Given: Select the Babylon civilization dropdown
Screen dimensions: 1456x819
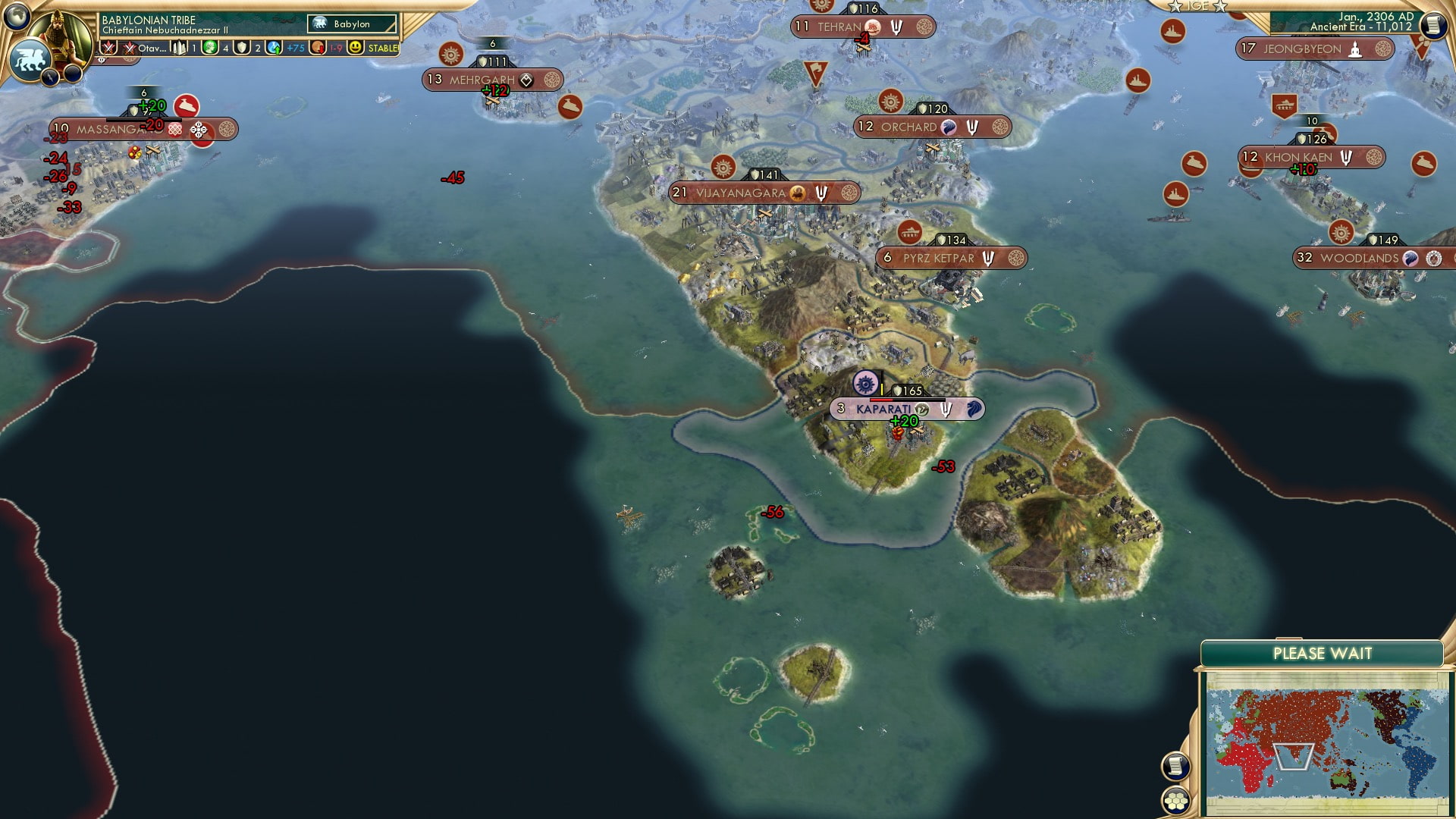Looking at the screenshot, I should point(352,24).
